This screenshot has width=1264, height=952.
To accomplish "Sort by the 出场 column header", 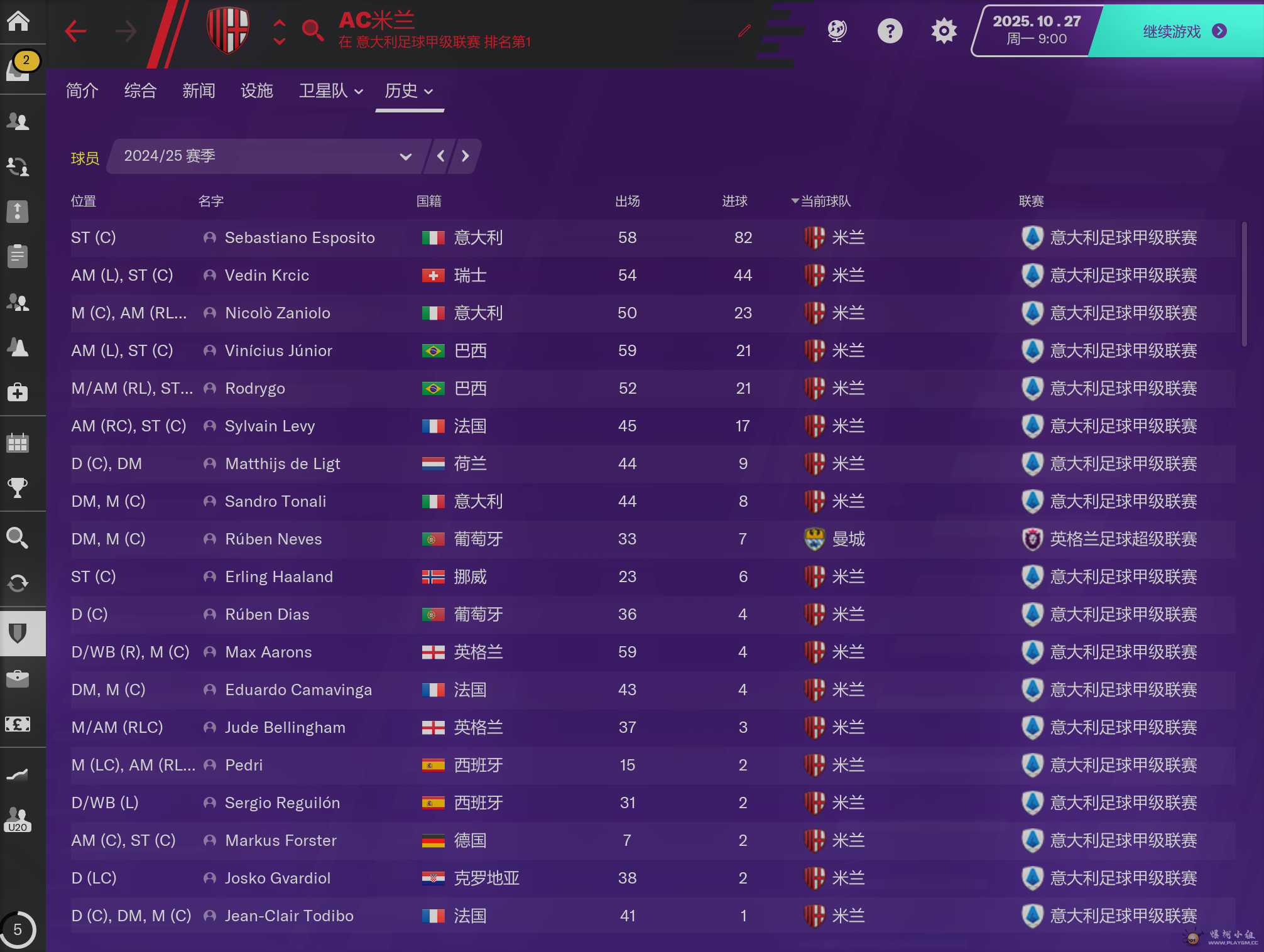I will click(627, 202).
